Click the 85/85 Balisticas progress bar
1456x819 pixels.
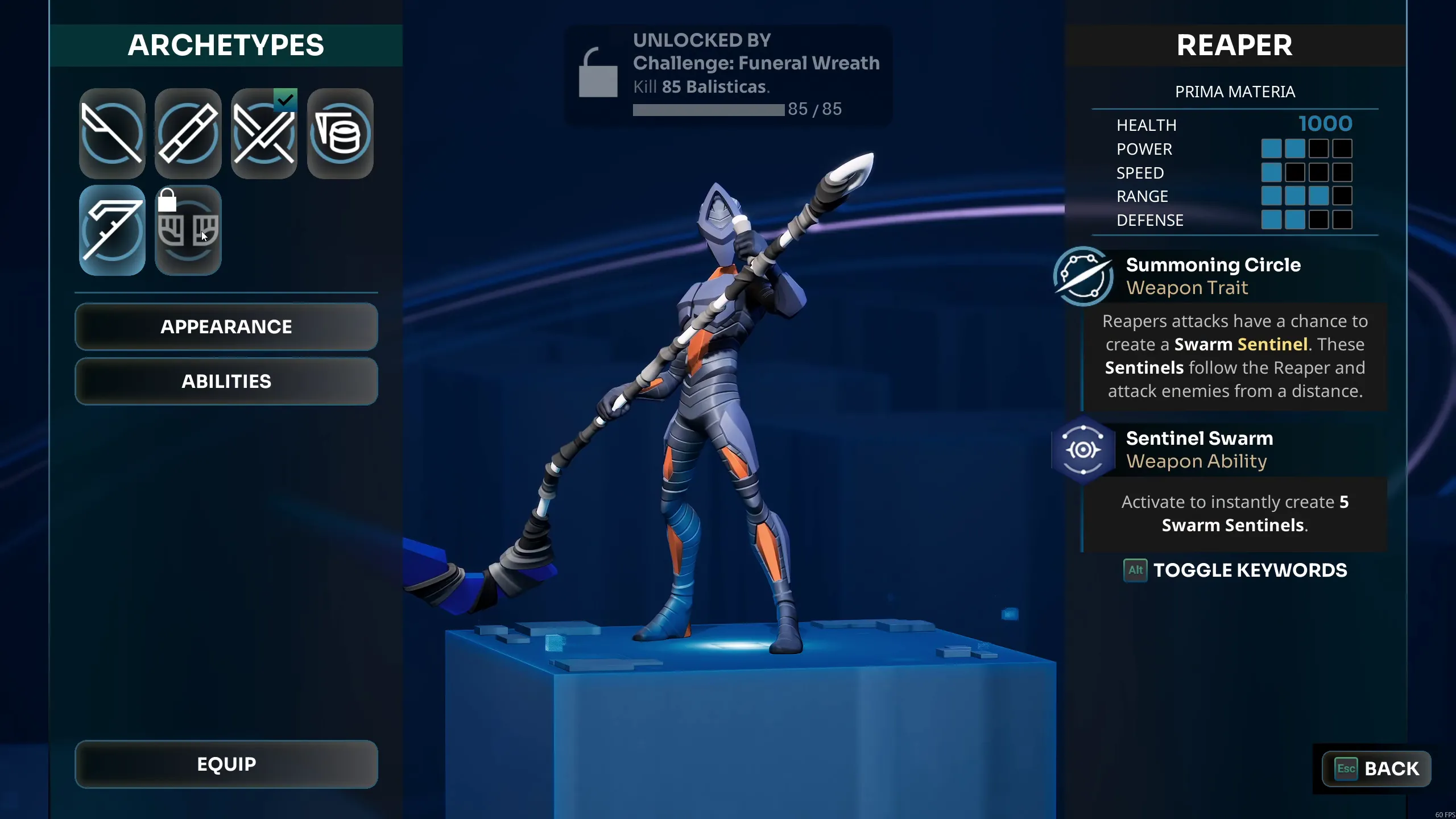point(708,110)
